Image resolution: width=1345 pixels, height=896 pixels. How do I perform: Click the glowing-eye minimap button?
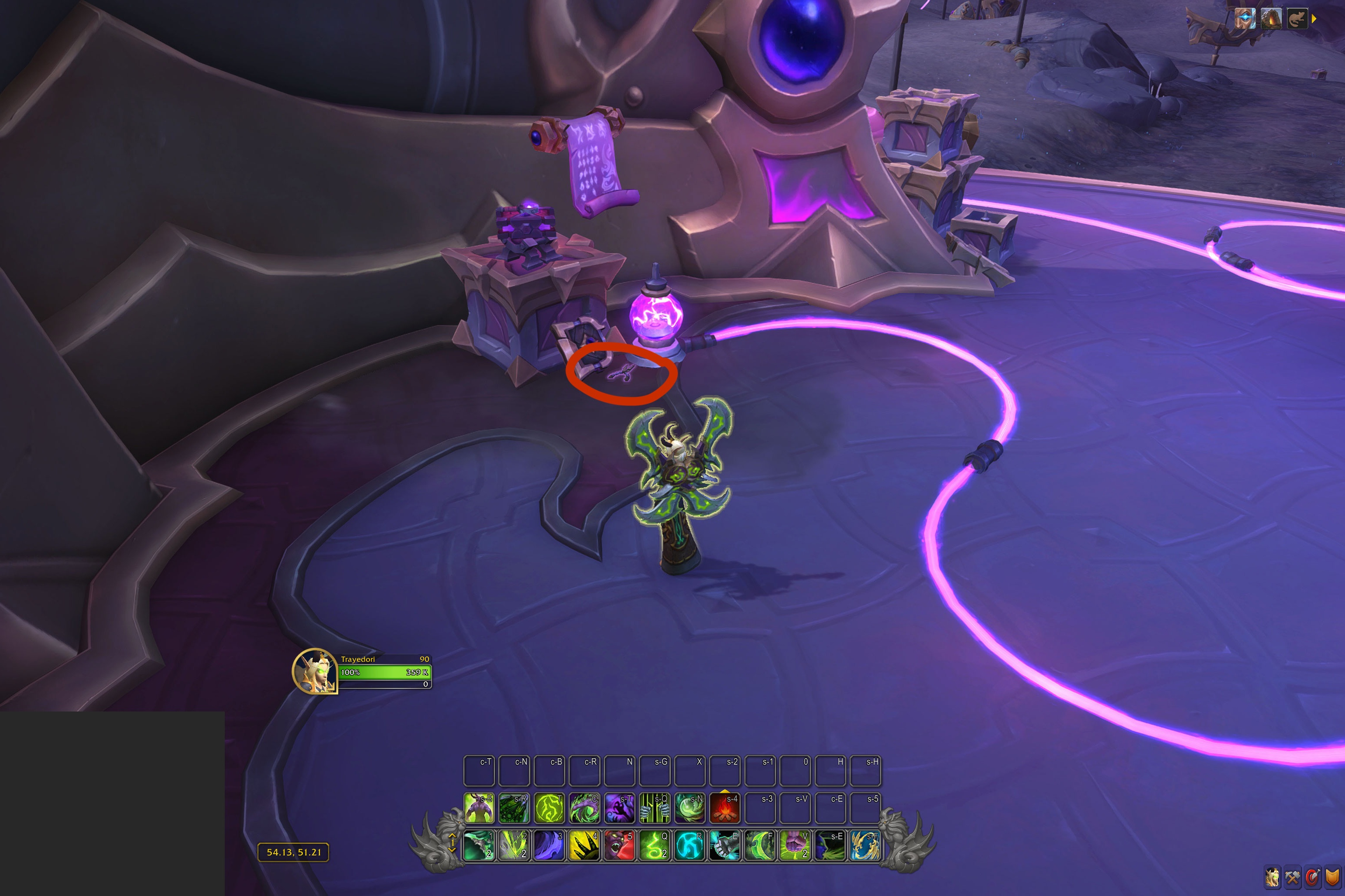[1245, 19]
